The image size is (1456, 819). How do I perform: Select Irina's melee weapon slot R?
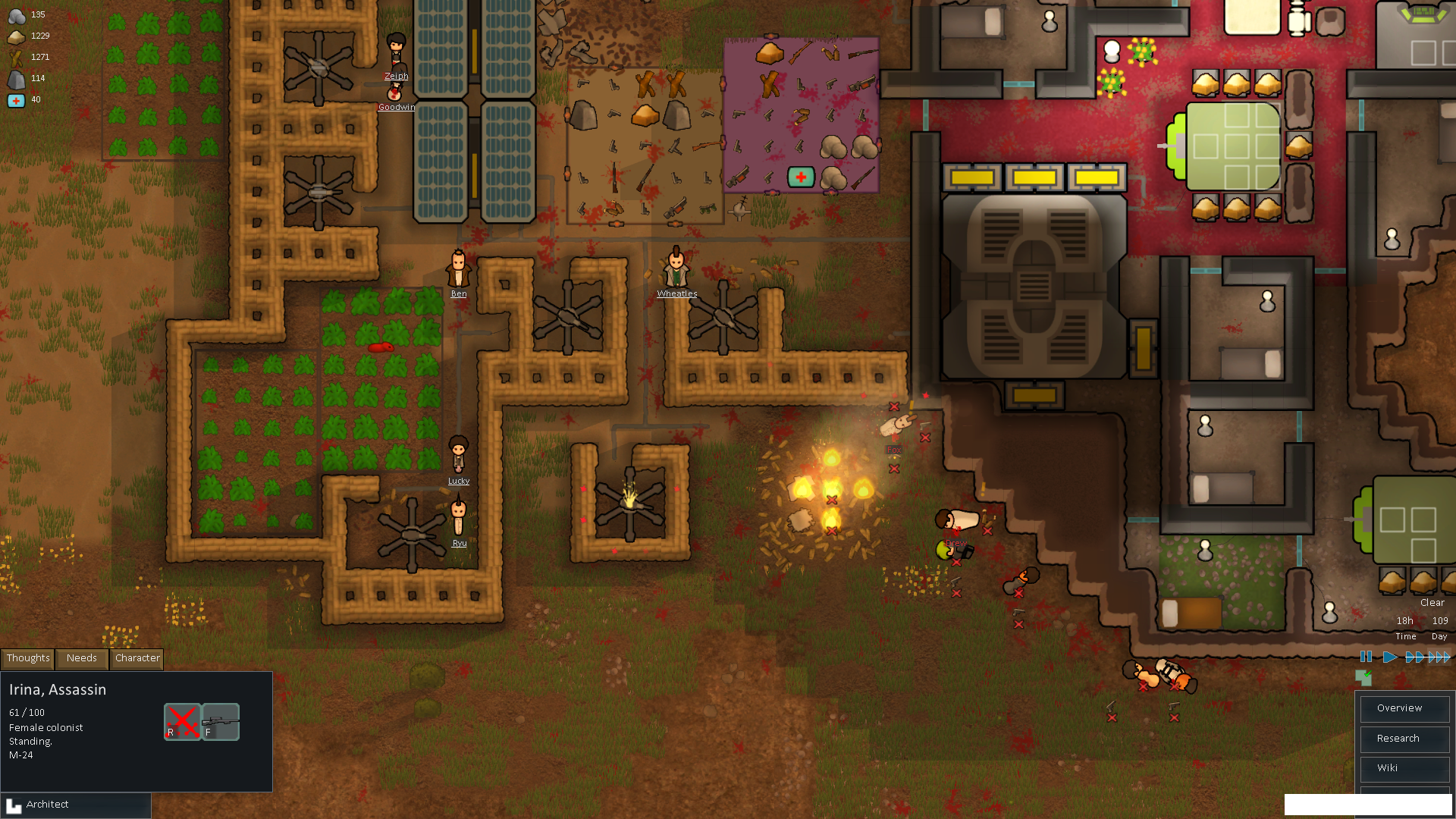tap(181, 721)
